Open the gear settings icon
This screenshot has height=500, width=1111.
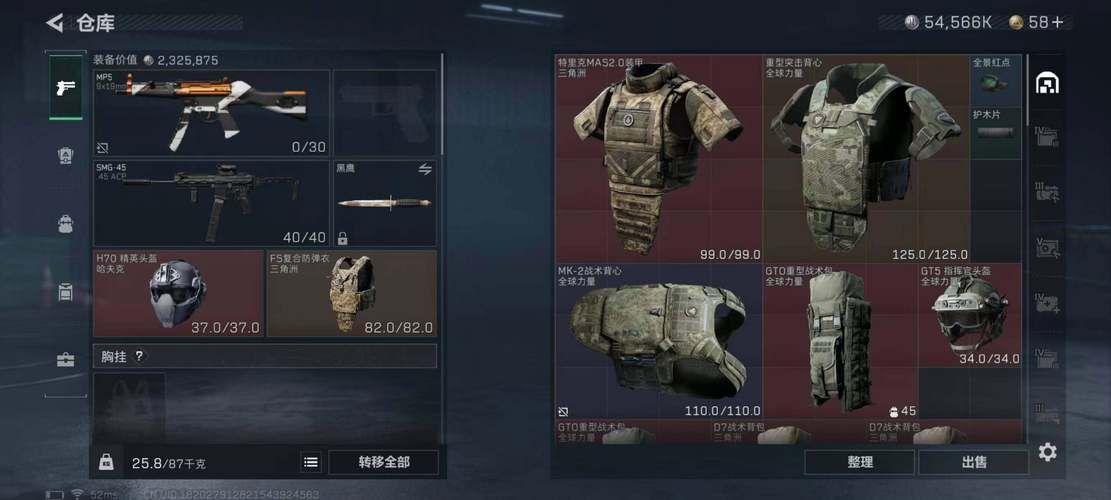click(x=1047, y=452)
